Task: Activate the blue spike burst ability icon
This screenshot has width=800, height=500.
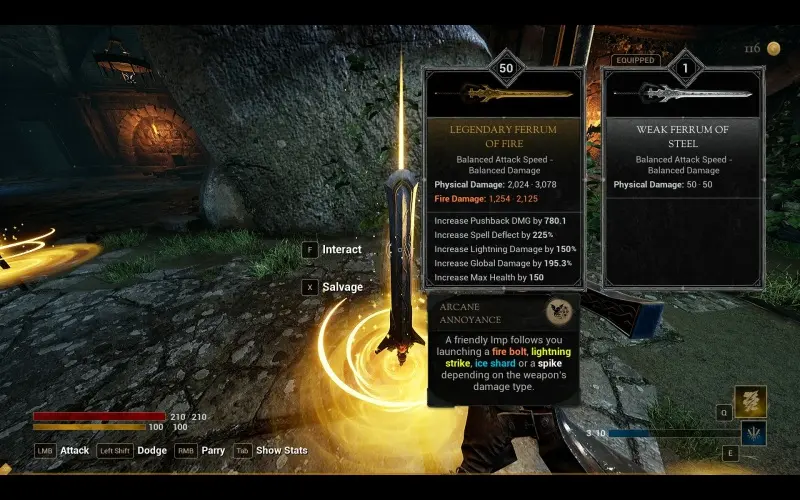Action: [x=753, y=433]
